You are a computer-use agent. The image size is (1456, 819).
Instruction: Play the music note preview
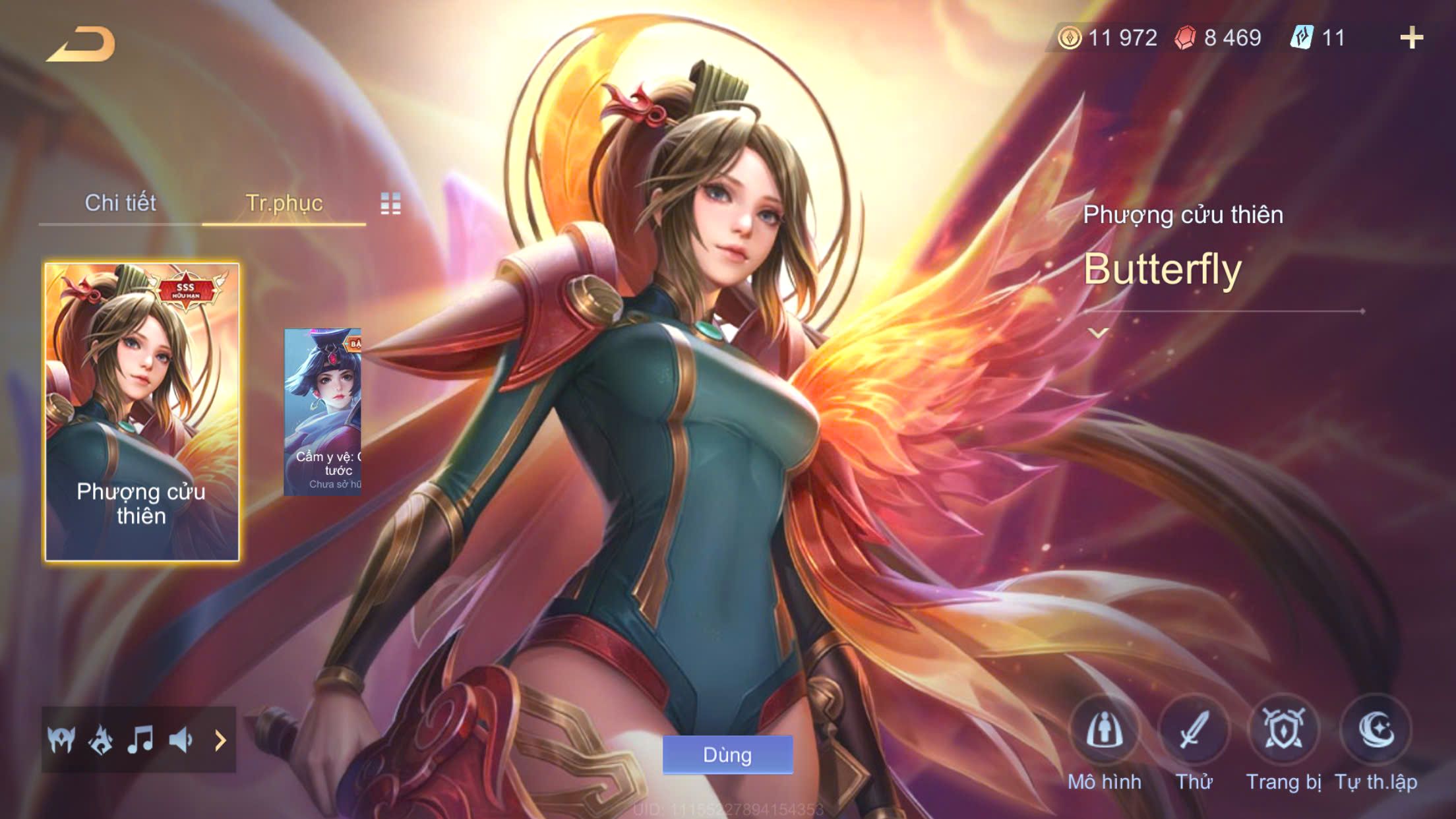click(x=140, y=740)
